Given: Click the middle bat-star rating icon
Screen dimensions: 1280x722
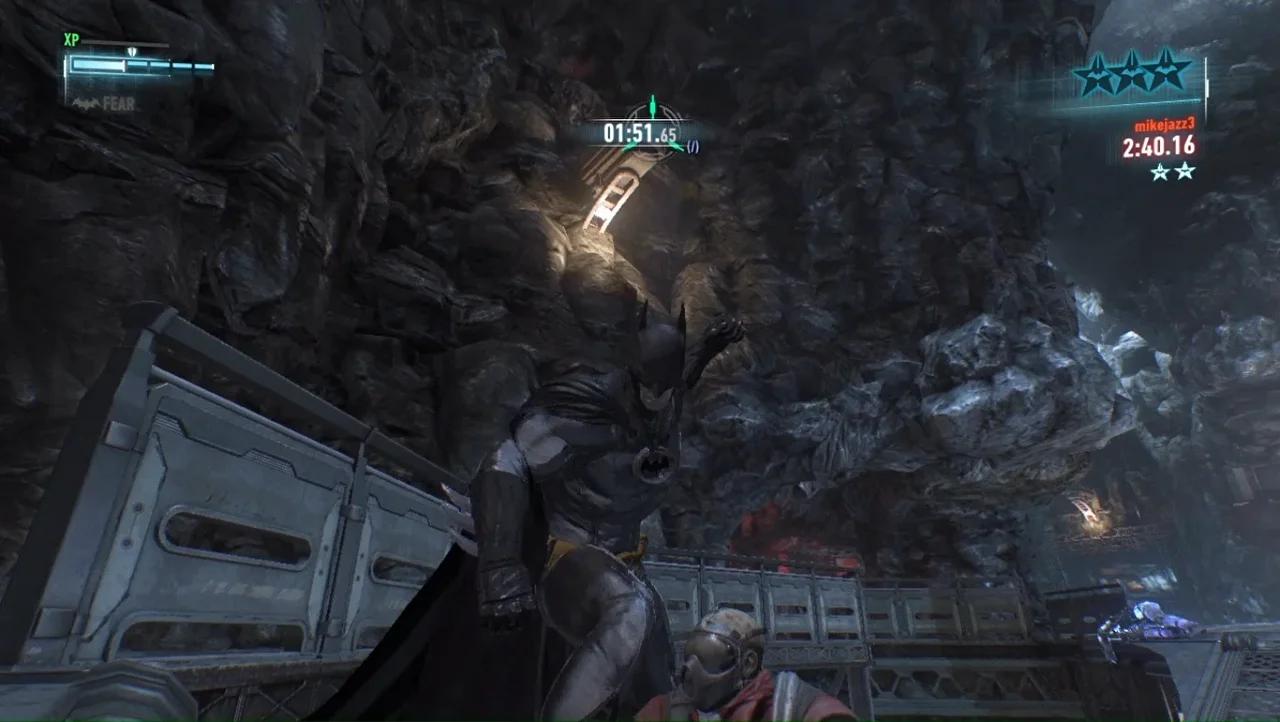Looking at the screenshot, I should 1132,73.
